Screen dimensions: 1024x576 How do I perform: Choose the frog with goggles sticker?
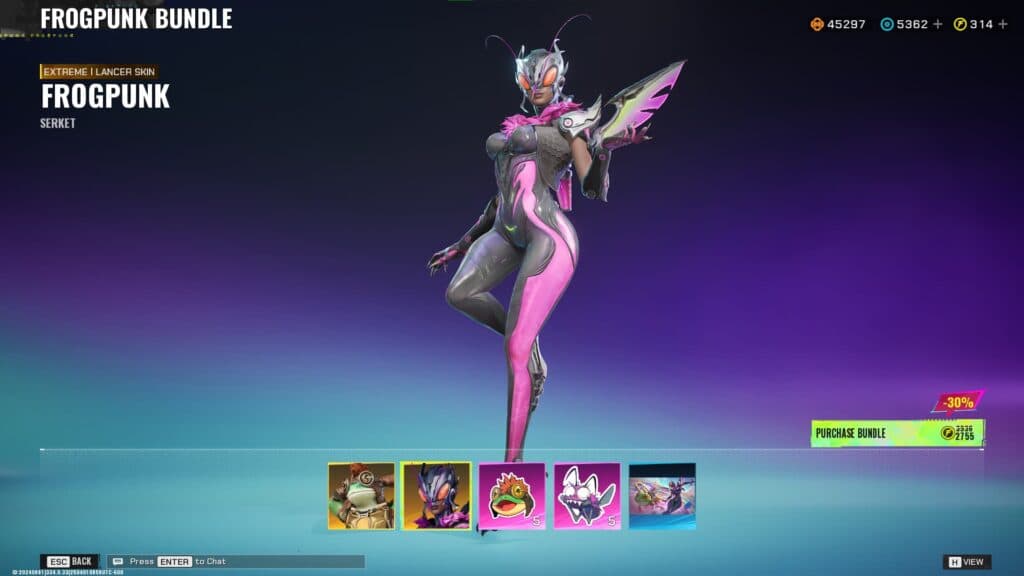(x=512, y=495)
